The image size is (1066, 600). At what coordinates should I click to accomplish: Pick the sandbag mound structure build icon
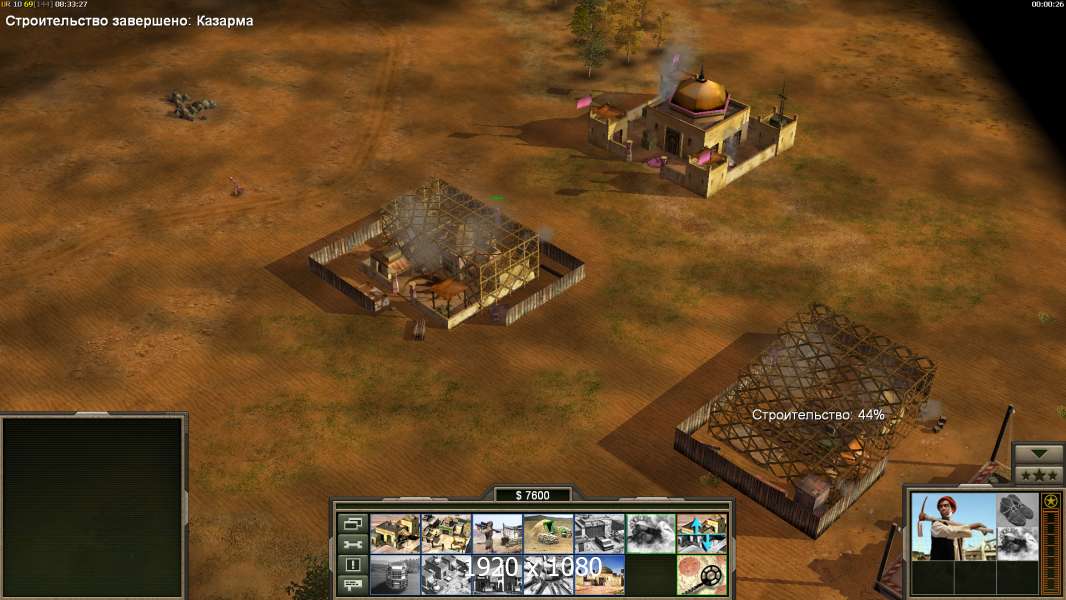tap(548, 533)
